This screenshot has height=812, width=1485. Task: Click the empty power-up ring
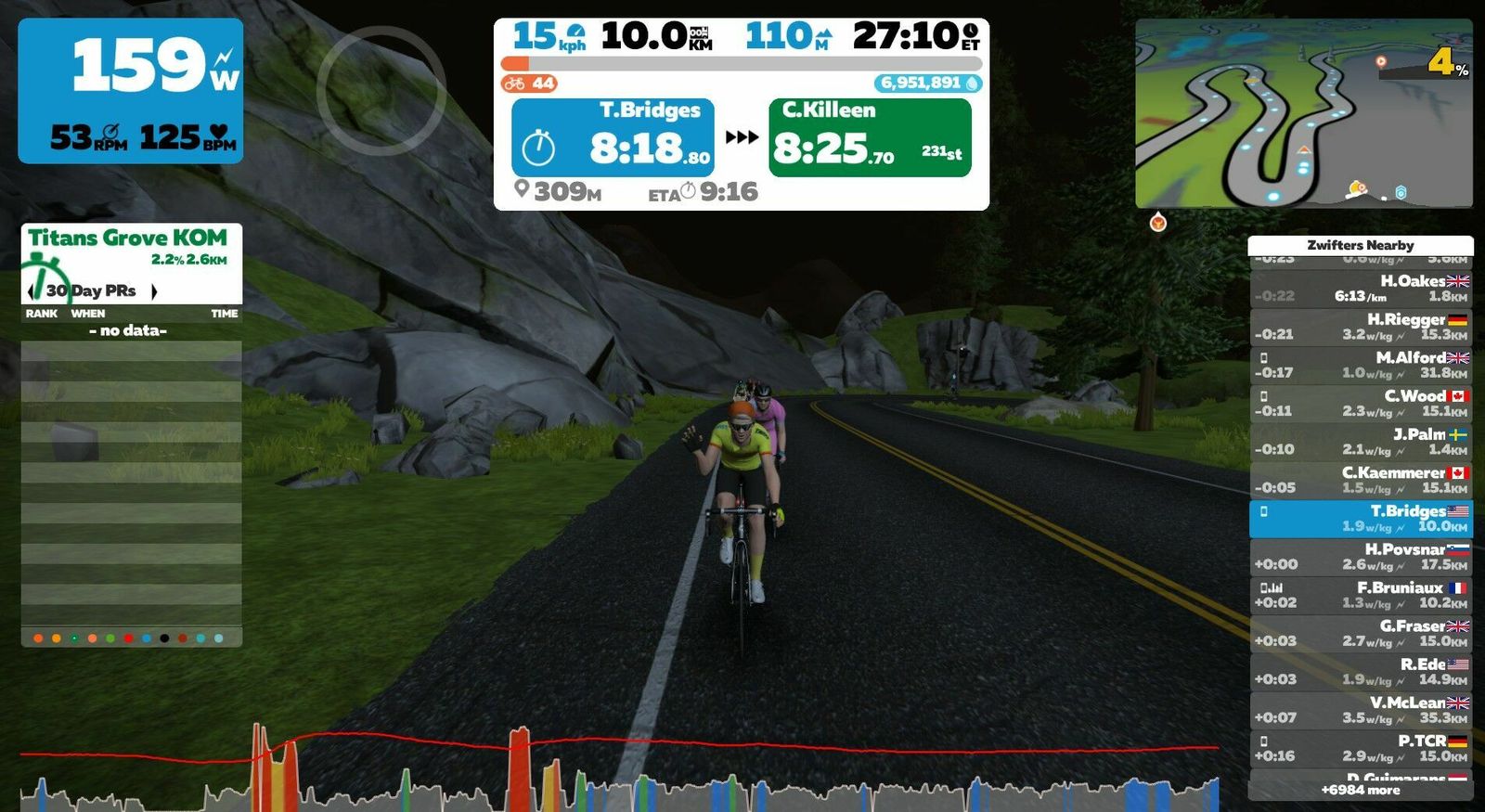click(381, 90)
